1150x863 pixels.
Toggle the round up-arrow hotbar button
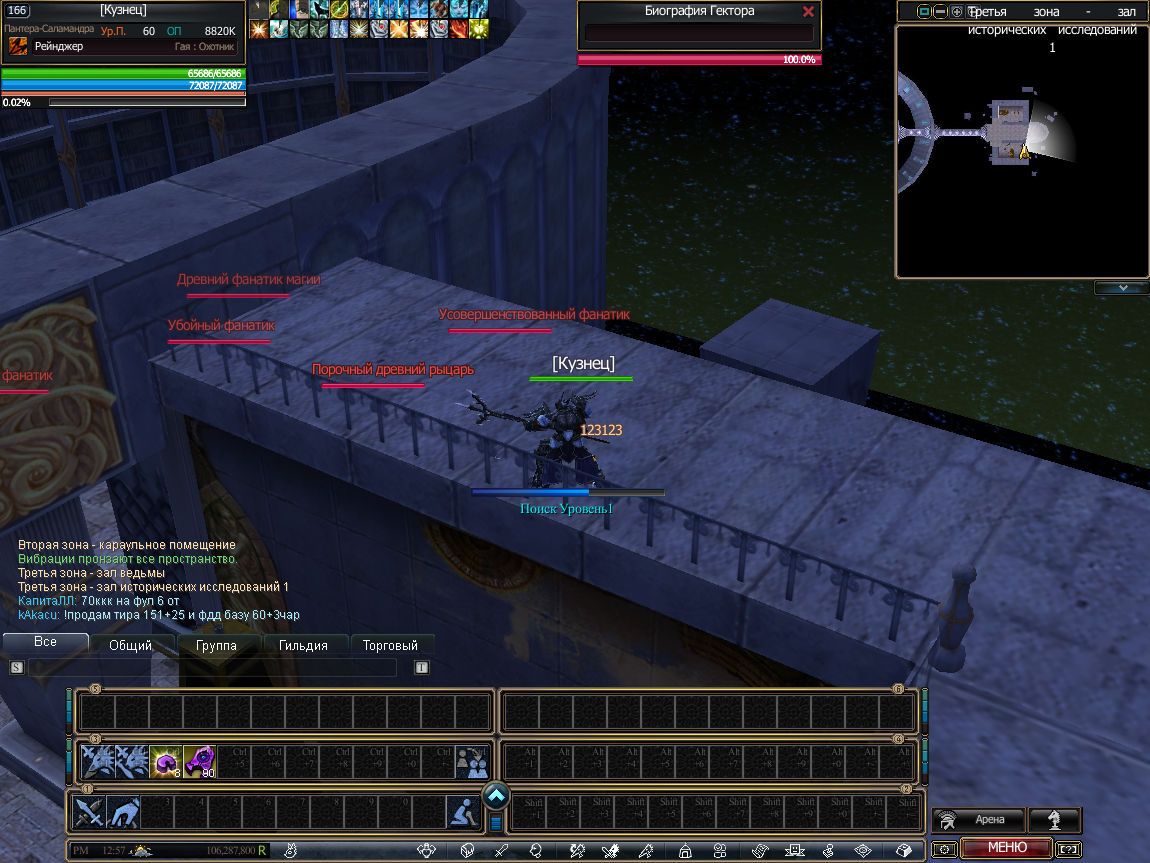(x=497, y=796)
